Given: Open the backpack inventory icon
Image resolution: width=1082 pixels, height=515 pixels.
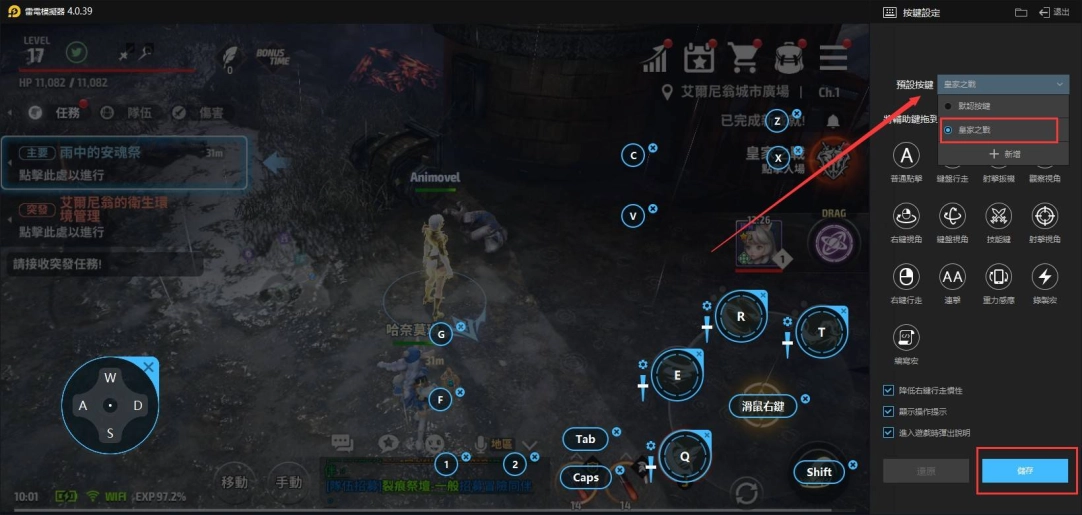Looking at the screenshot, I should [x=789, y=57].
